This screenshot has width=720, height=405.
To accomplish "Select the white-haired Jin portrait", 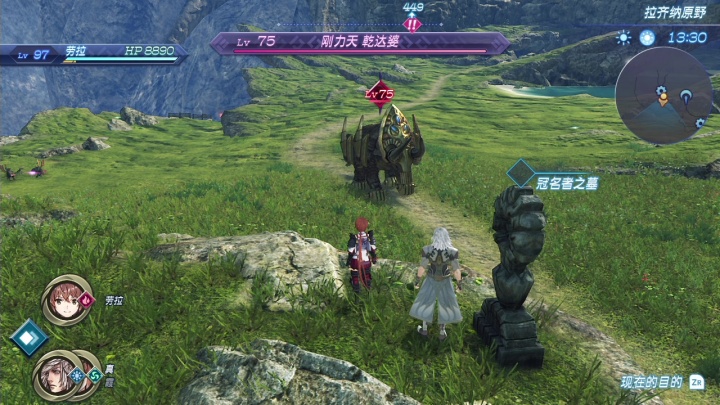I will (x=56, y=373).
